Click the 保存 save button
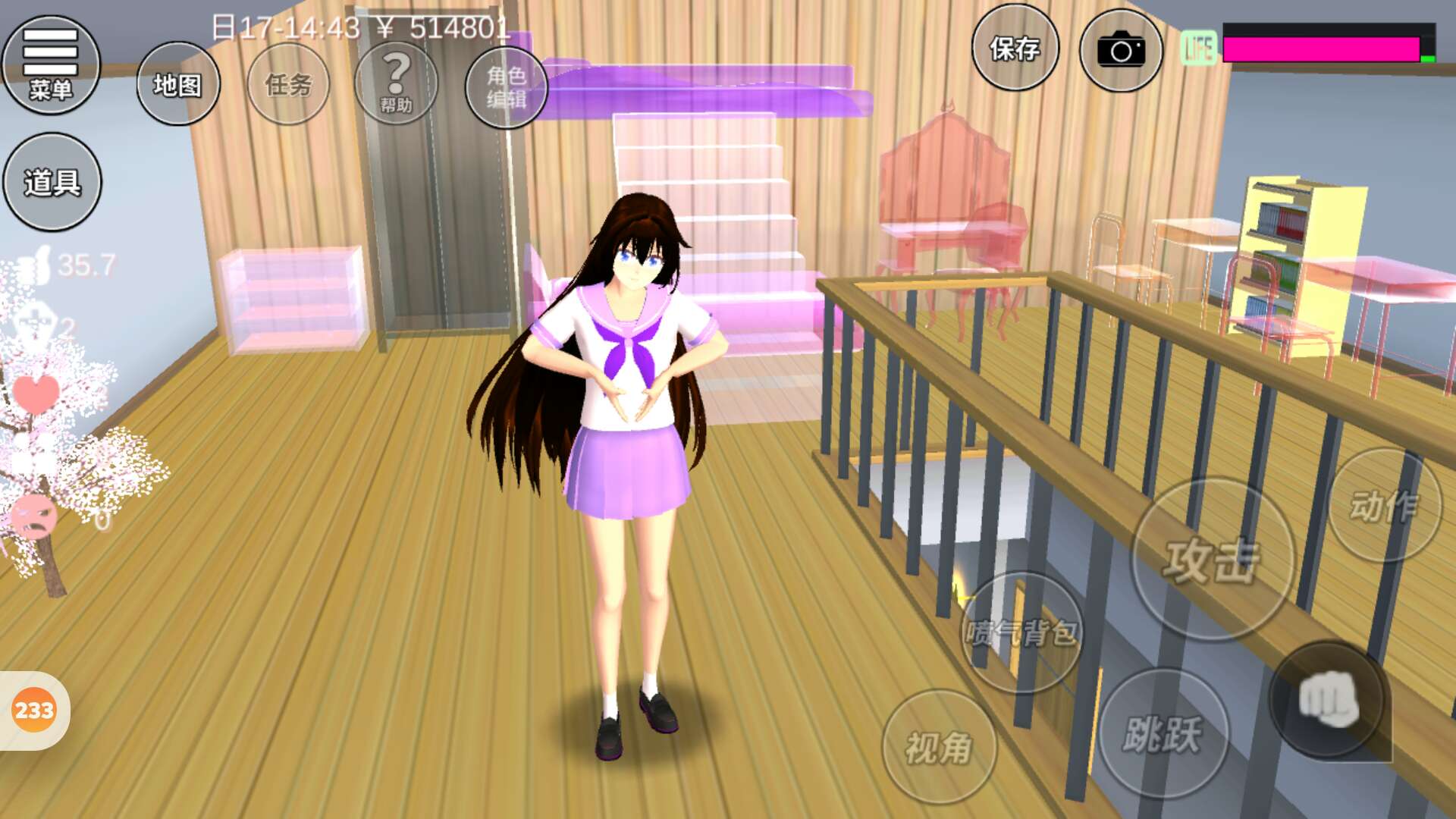 pos(1015,49)
